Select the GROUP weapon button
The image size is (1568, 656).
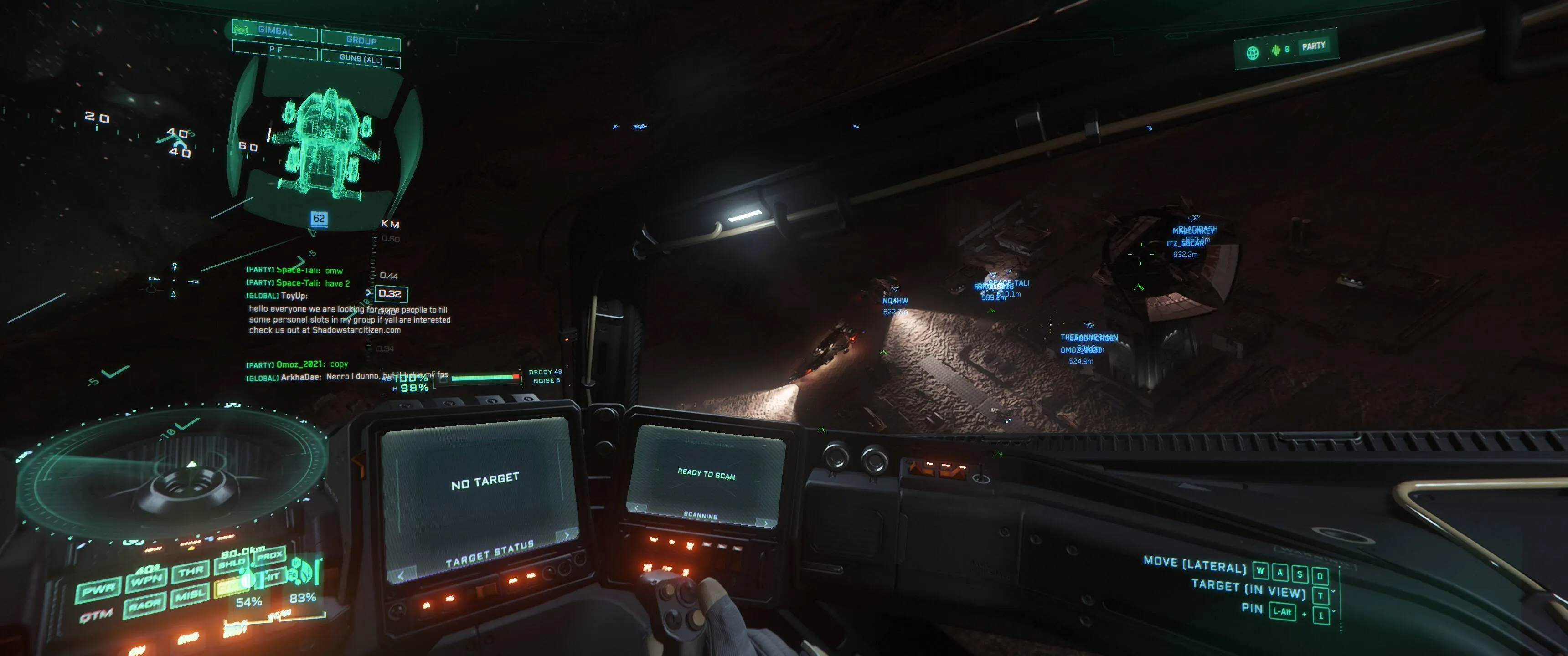[x=361, y=40]
